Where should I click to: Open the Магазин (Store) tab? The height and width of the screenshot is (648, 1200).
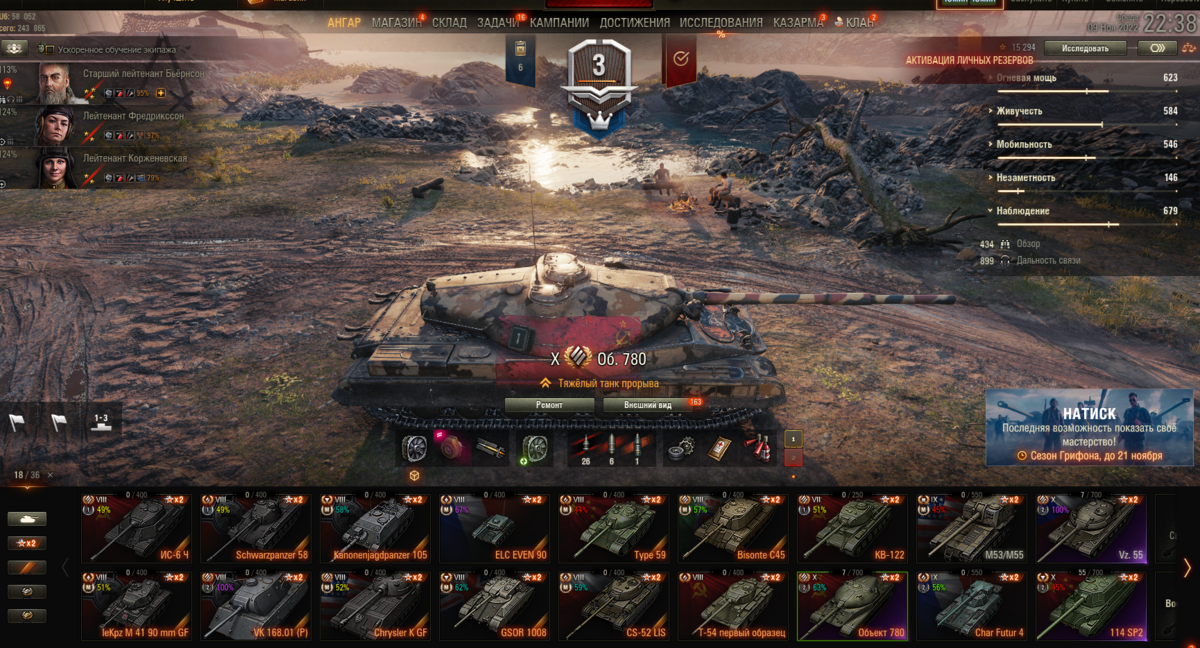pos(396,22)
